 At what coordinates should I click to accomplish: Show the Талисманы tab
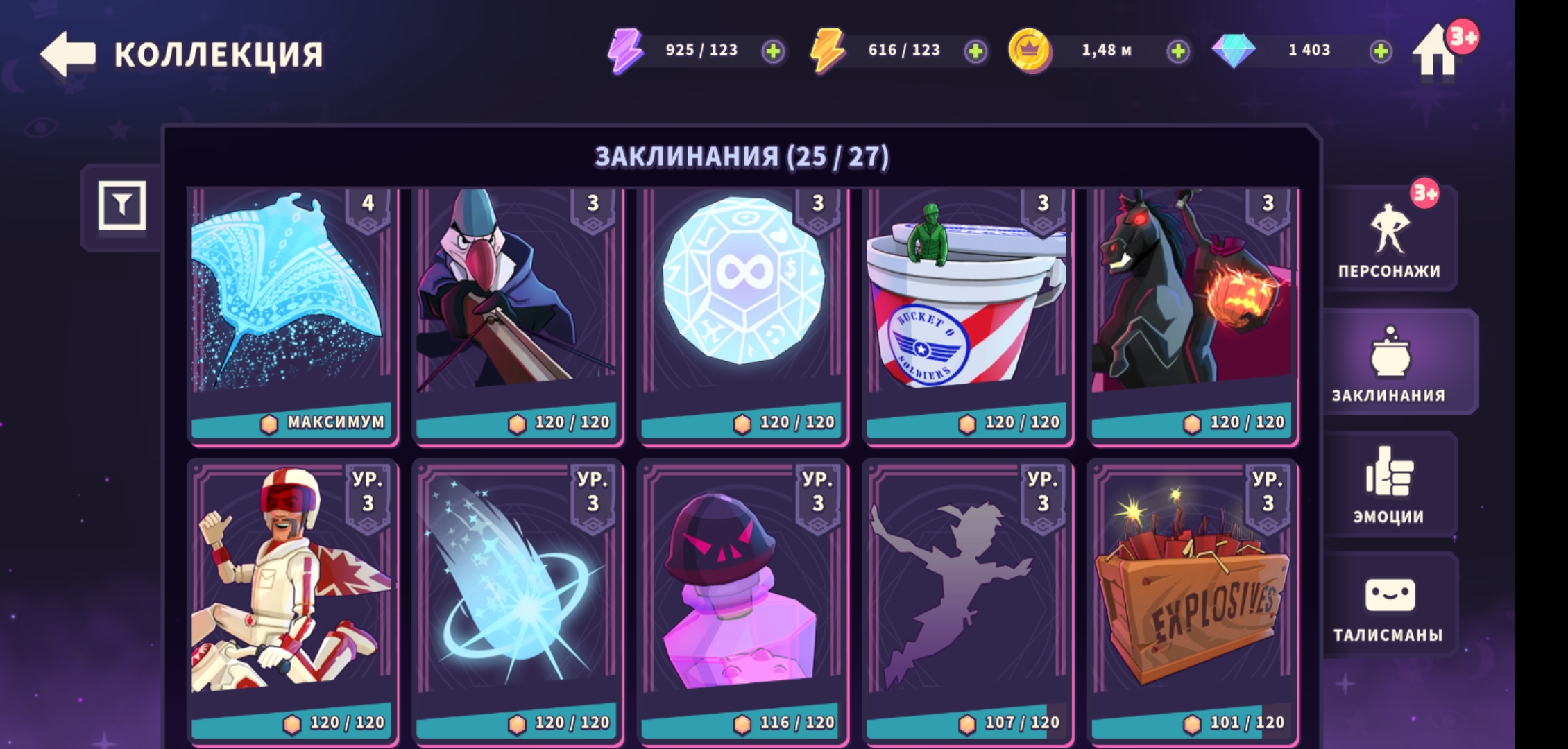tap(1389, 606)
